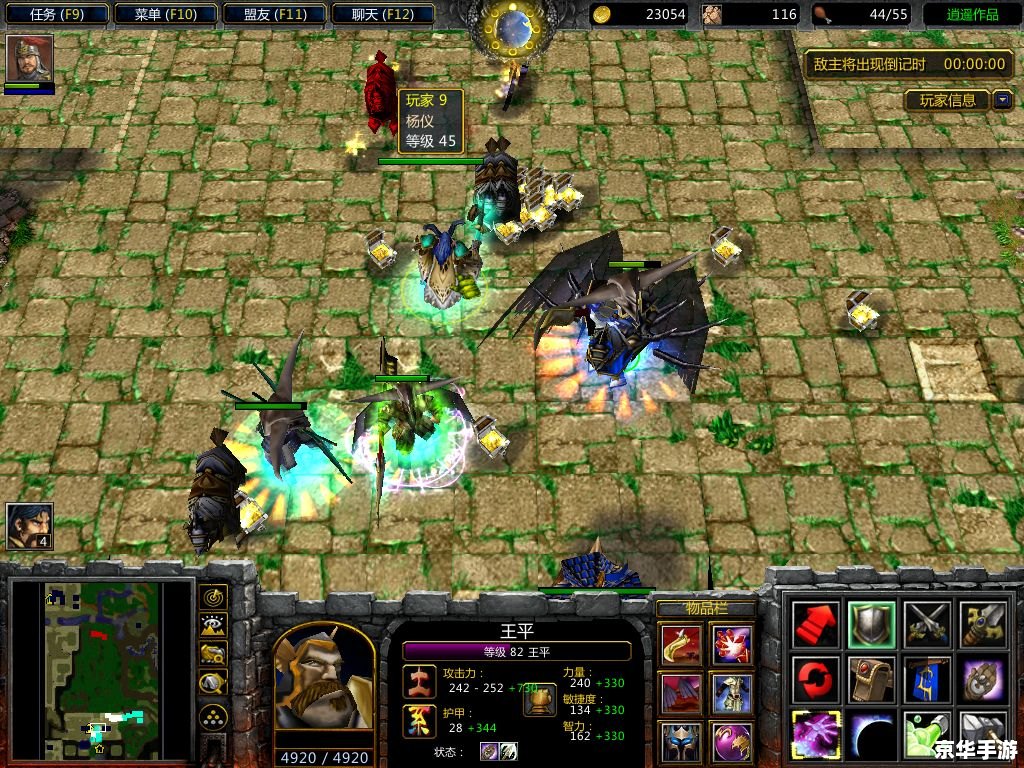Screen dimensions: 1024x768
Task: Open the 任务 (F9) quests menu
Action: coord(56,14)
